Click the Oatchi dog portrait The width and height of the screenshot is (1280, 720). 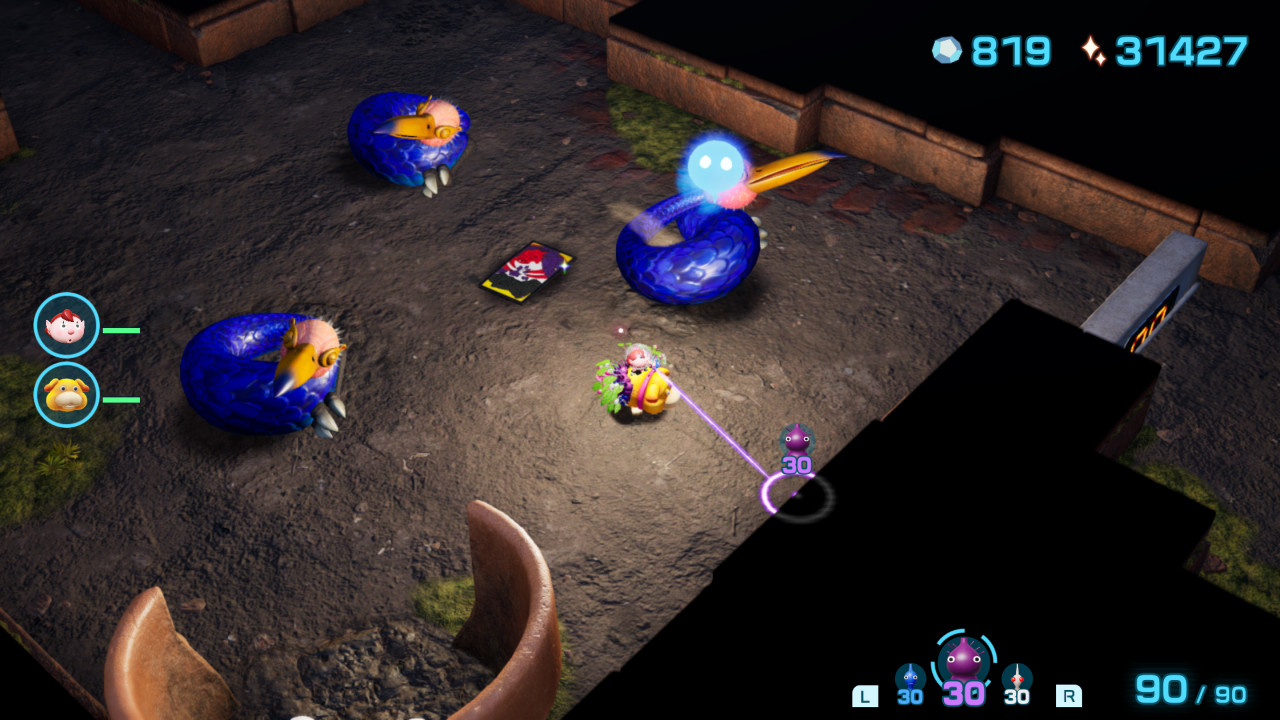click(67, 394)
